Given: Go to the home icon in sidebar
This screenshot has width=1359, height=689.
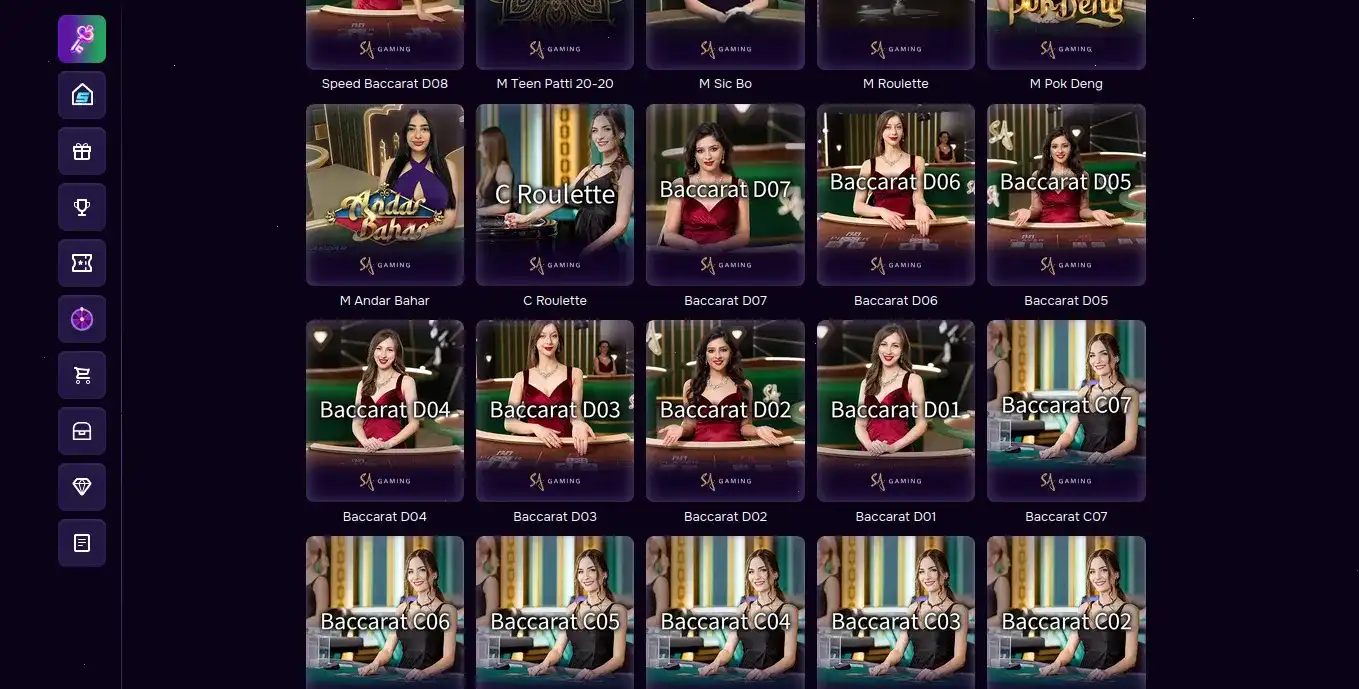Looking at the screenshot, I should pos(82,95).
